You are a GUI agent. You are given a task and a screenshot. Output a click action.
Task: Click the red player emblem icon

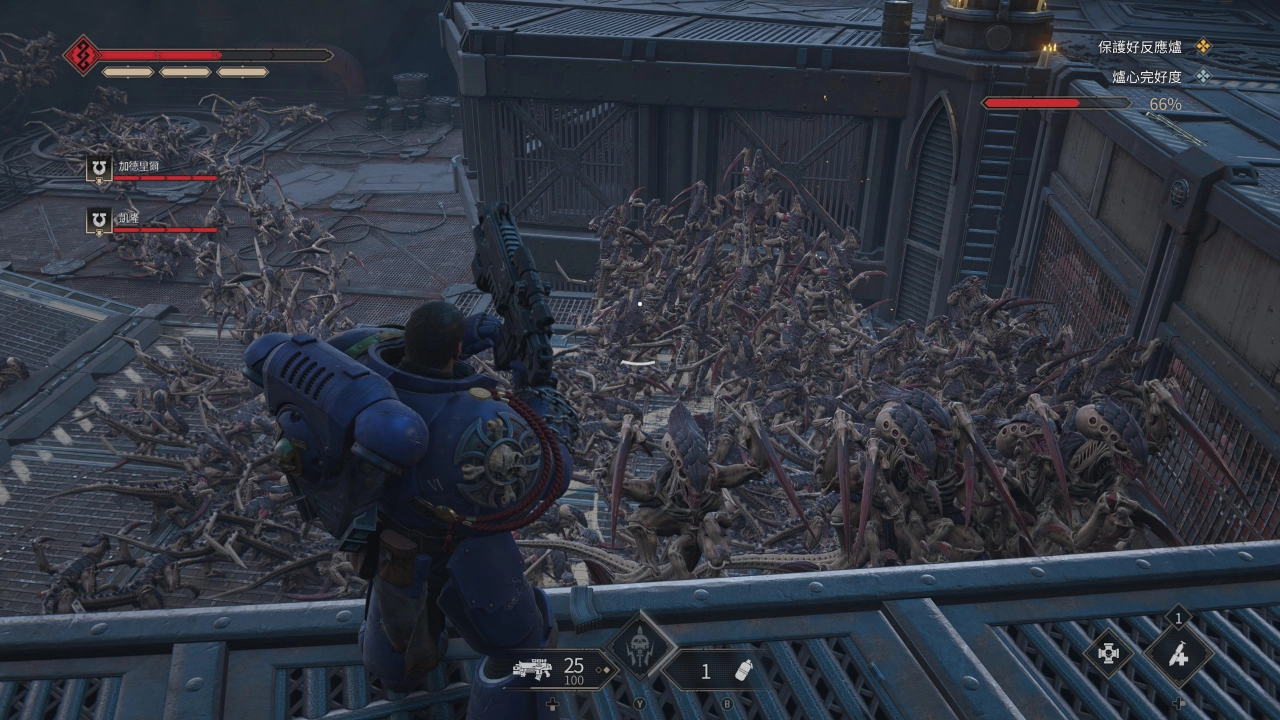pyautogui.click(x=81, y=55)
